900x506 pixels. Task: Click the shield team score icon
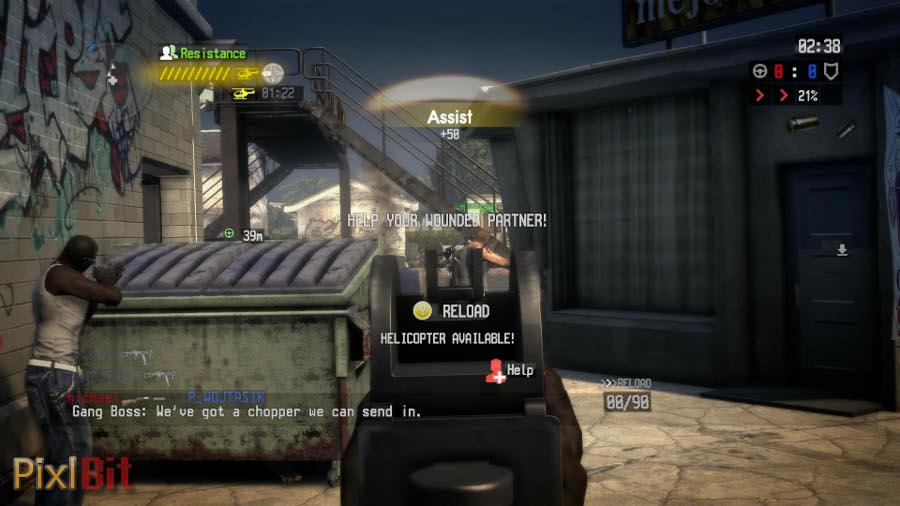(x=830, y=71)
